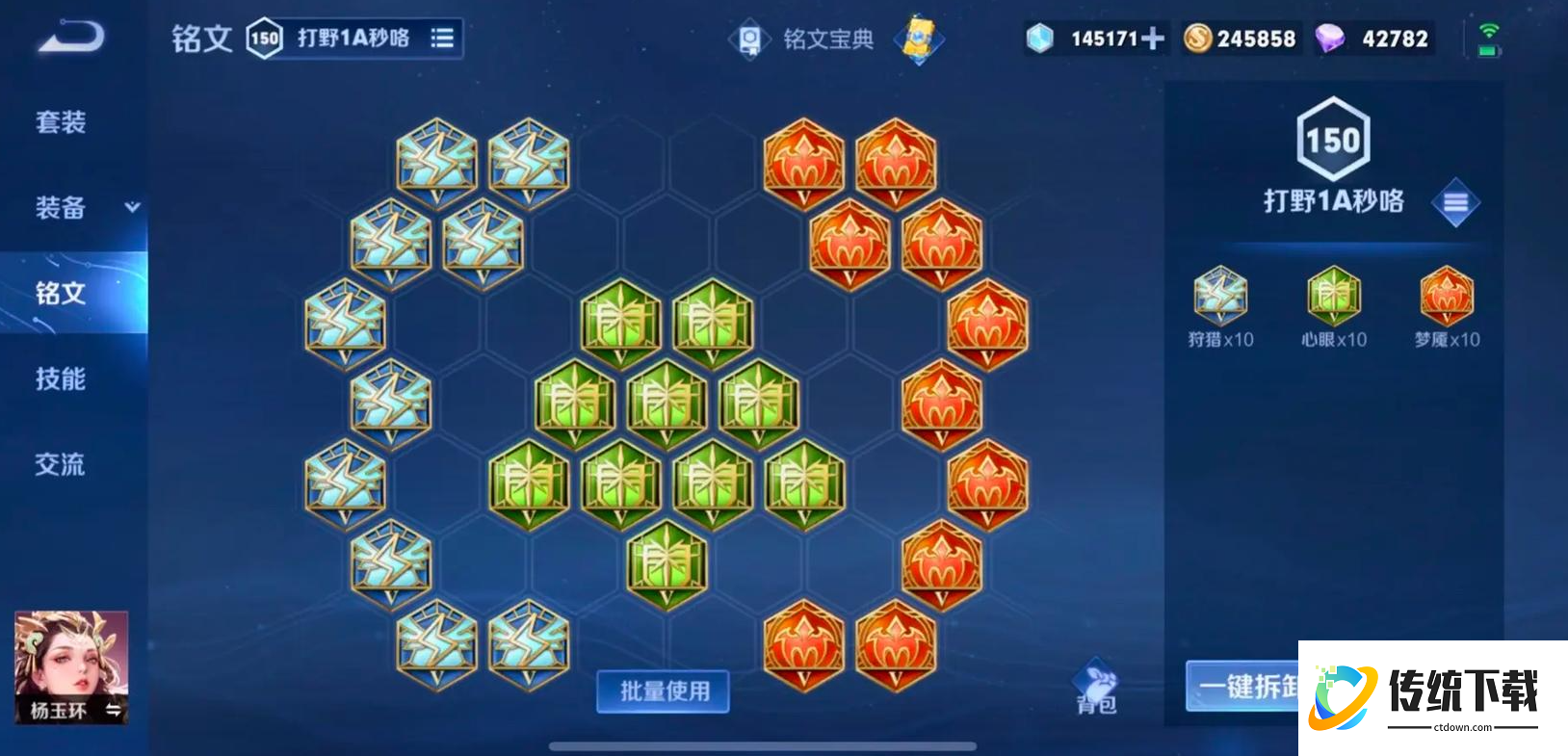Expand the 装备 sidebar chevron

coord(133,207)
